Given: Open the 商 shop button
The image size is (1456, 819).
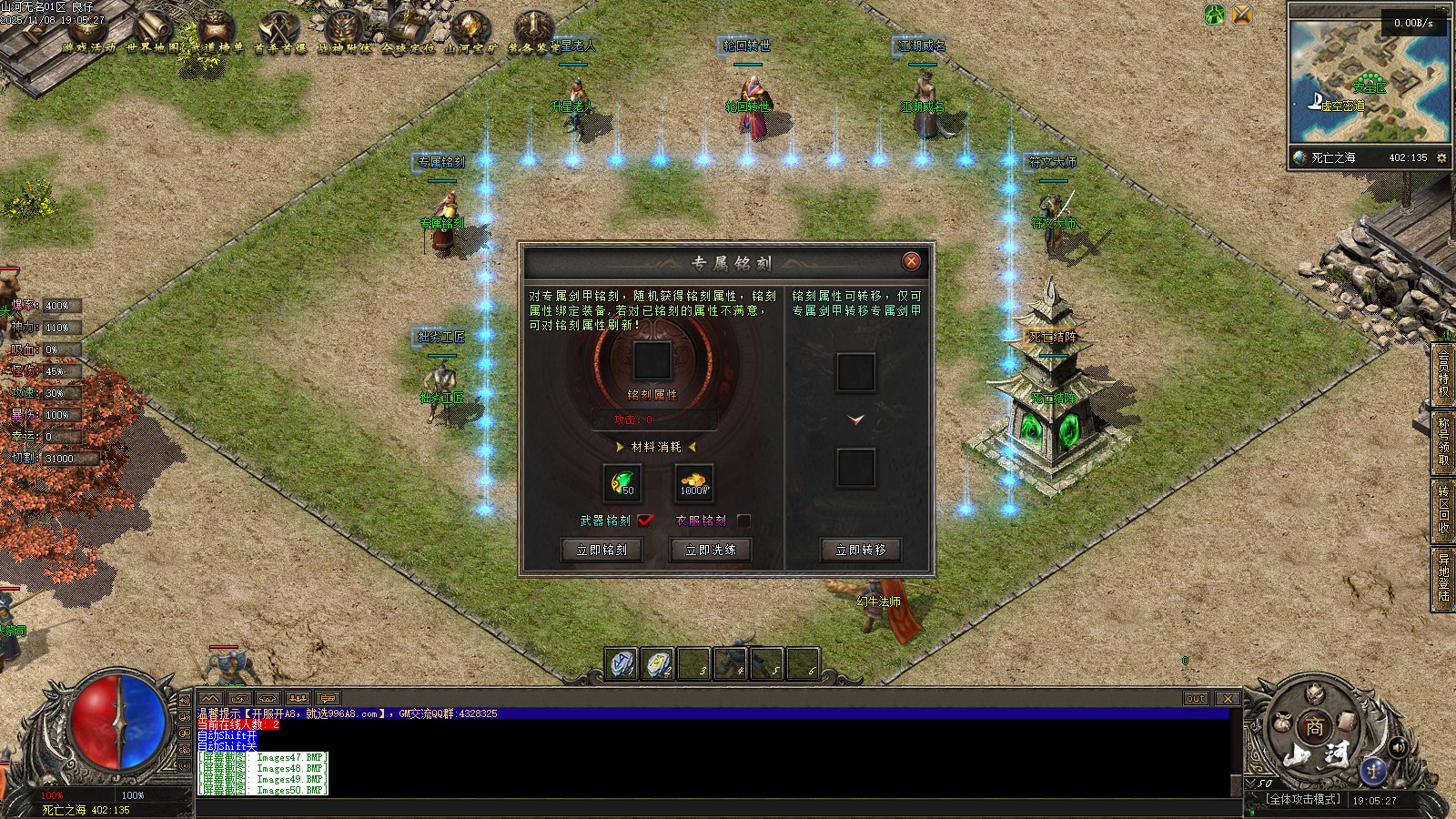Looking at the screenshot, I should 1314,727.
